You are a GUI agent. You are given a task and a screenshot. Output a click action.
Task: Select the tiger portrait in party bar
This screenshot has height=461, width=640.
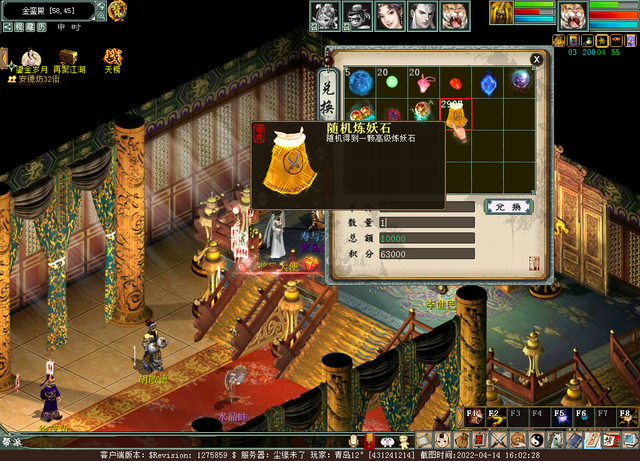(x=453, y=16)
